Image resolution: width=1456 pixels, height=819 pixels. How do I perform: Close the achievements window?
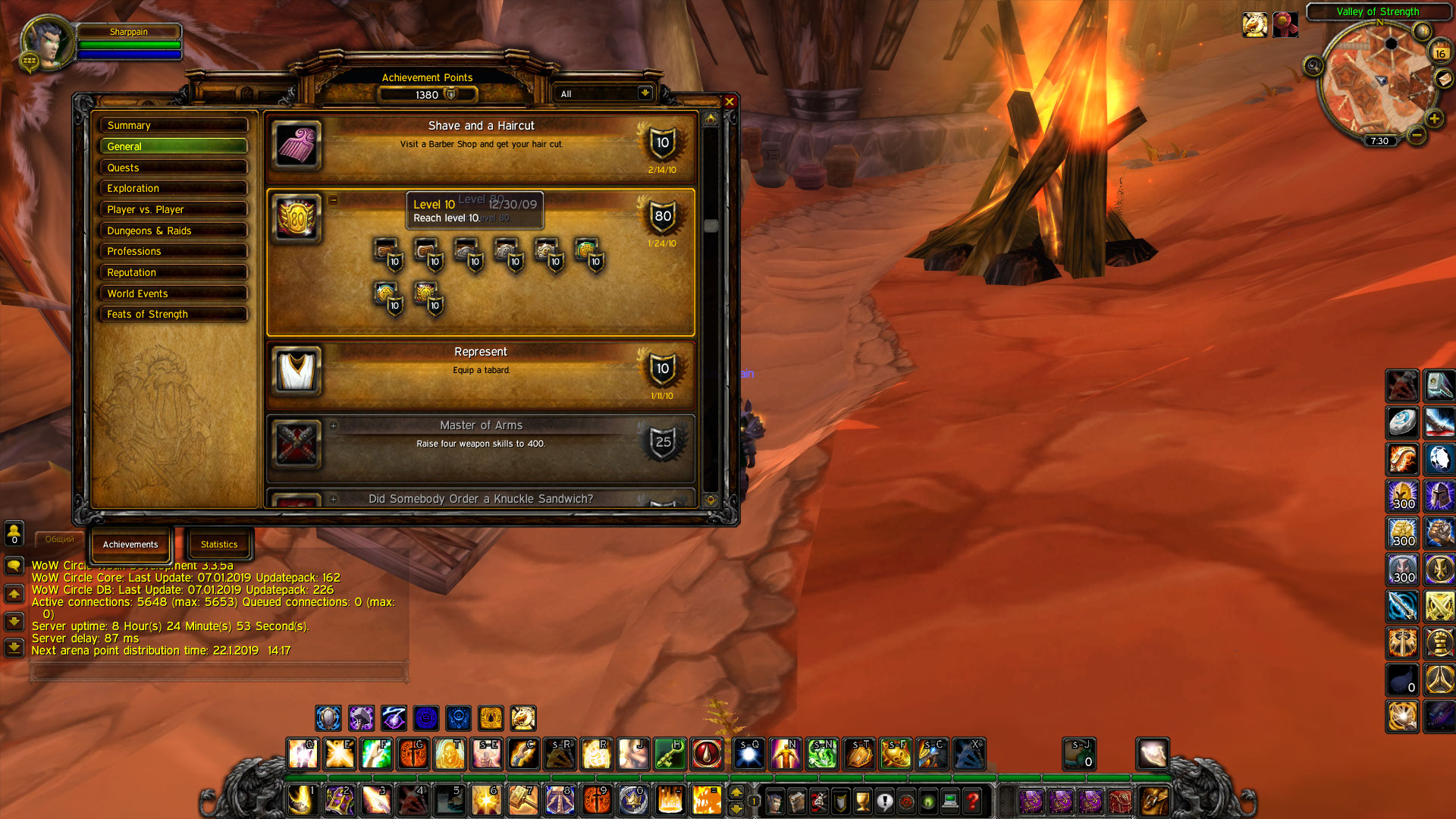coord(730,102)
